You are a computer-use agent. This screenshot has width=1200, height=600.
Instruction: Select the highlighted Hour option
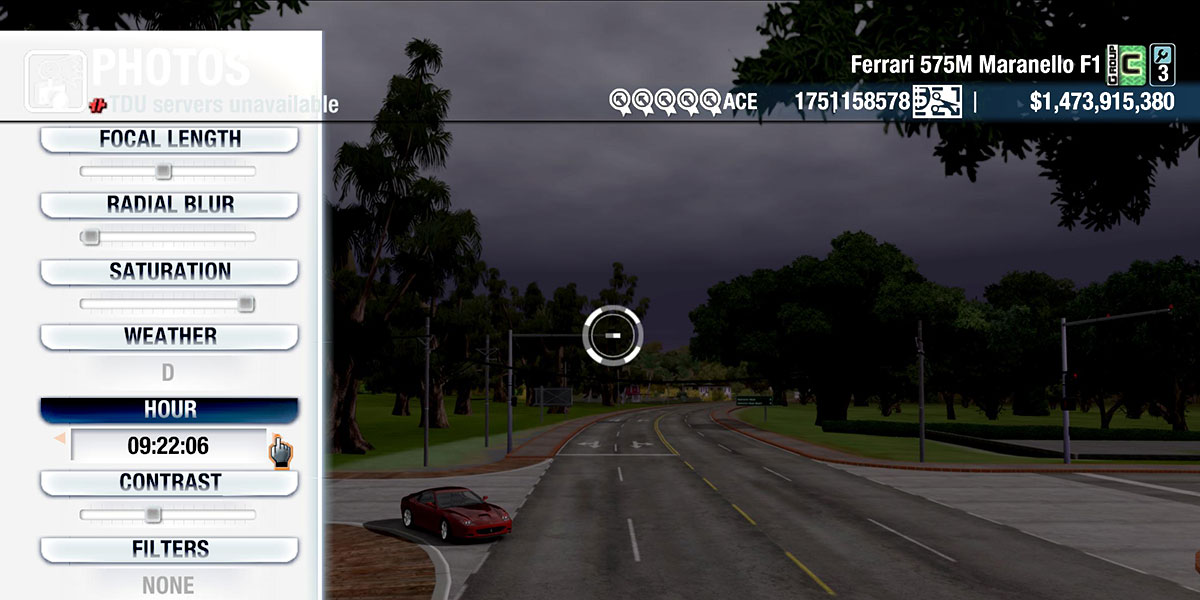pos(169,410)
